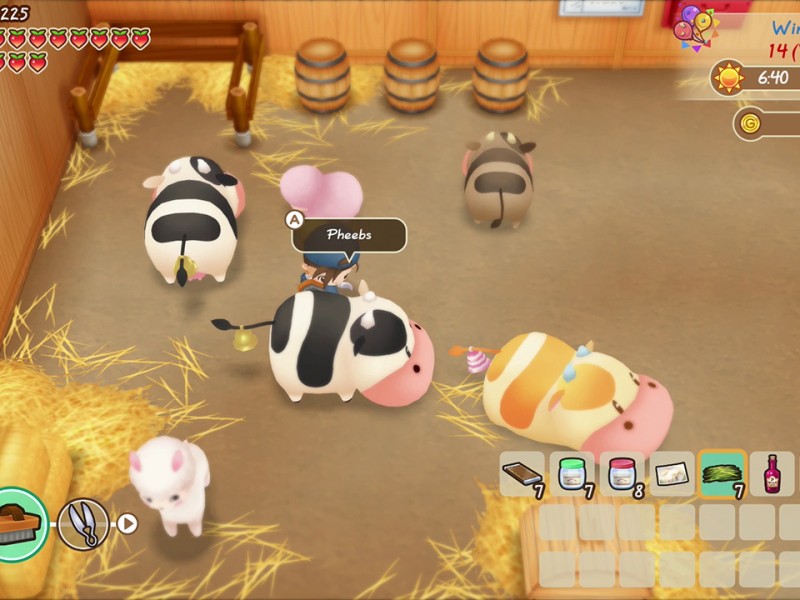The image size is (800, 600).
Task: Click the gold coin icon
Action: [x=751, y=124]
